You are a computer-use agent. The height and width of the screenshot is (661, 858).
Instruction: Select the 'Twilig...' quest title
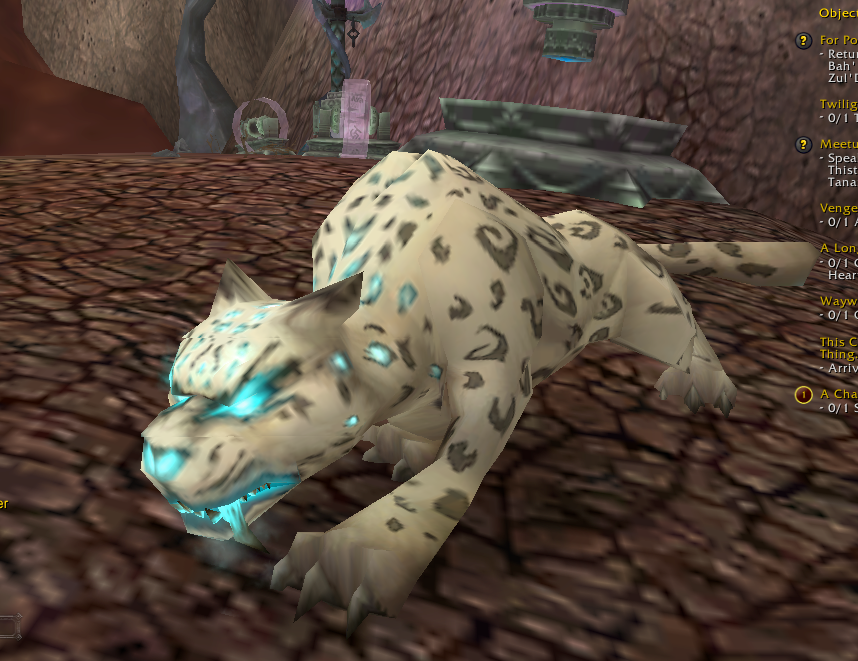[x=838, y=104]
